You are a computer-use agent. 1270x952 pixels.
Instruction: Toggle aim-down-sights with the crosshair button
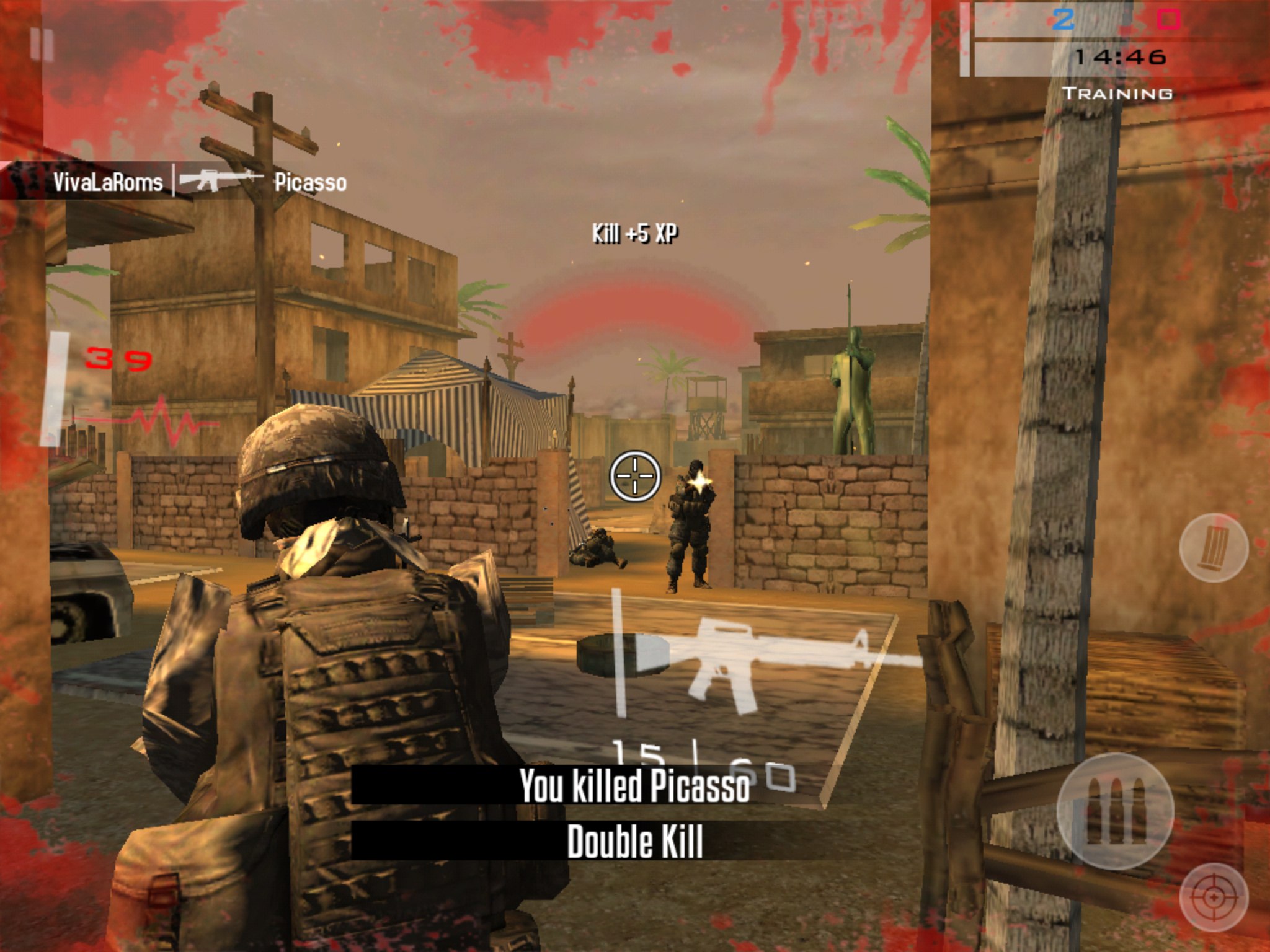1214,897
